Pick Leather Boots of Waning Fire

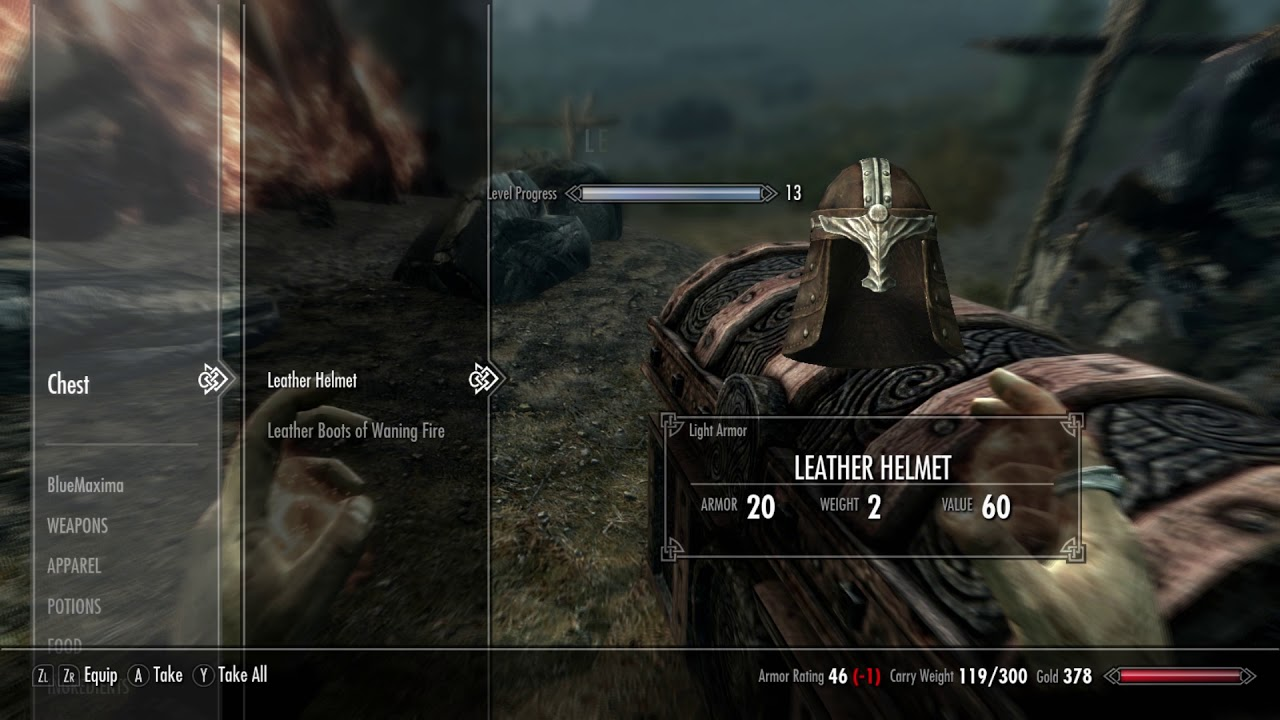pos(356,431)
